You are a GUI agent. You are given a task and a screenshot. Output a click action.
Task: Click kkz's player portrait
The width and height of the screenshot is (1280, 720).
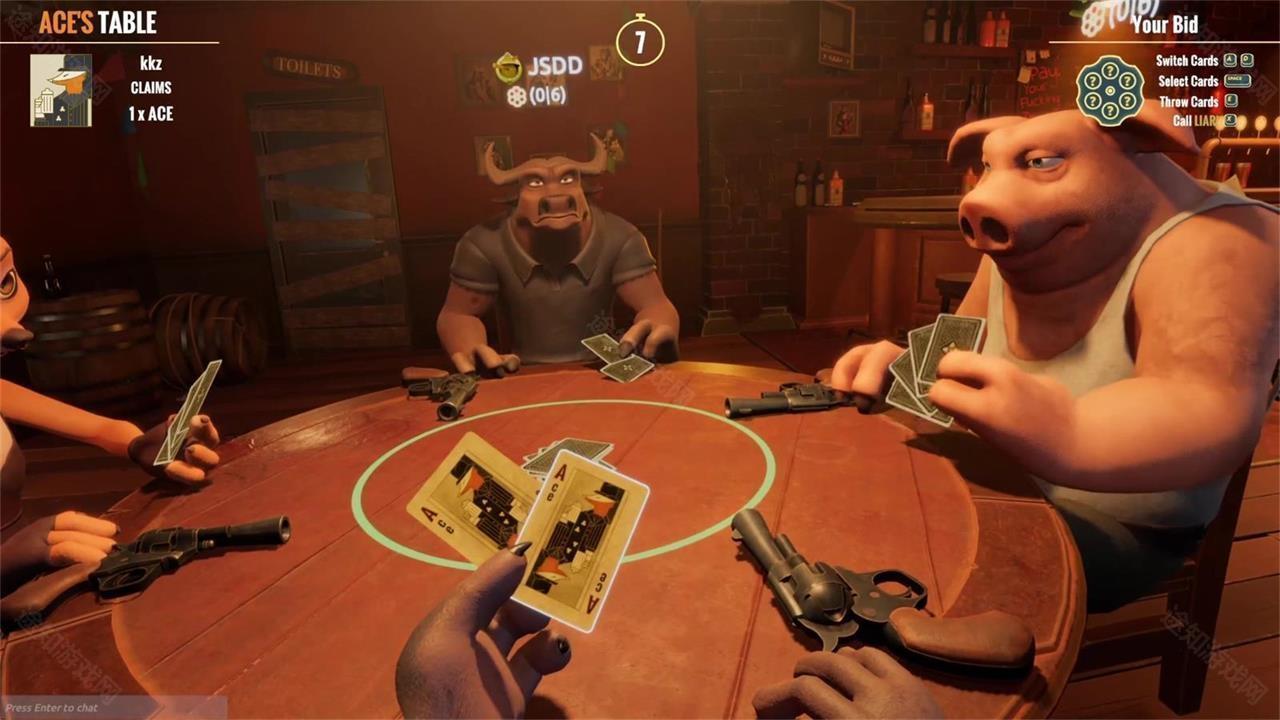(x=61, y=90)
